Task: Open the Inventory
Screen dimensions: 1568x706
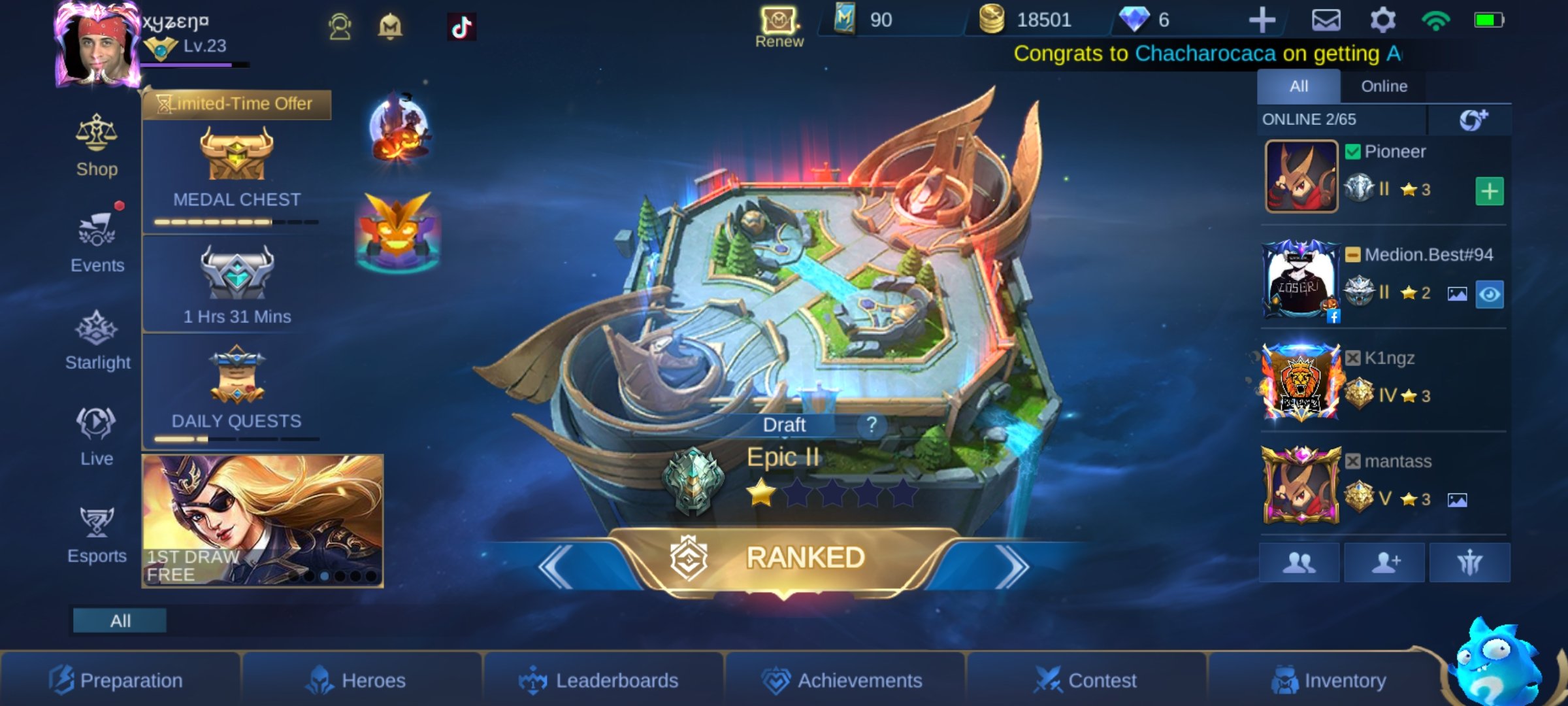Action: tap(1329, 681)
